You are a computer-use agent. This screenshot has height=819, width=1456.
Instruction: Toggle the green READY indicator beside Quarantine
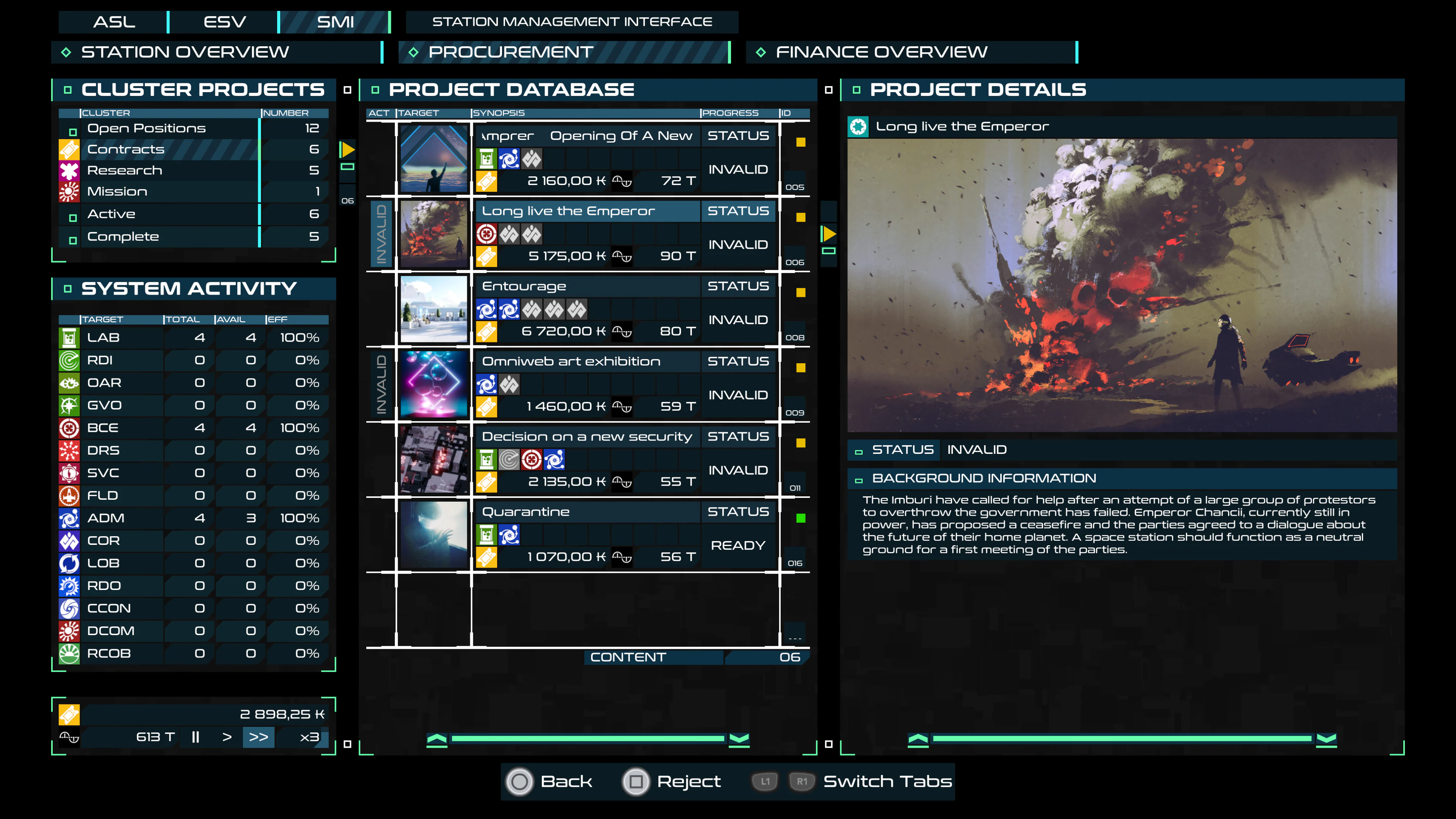(802, 518)
